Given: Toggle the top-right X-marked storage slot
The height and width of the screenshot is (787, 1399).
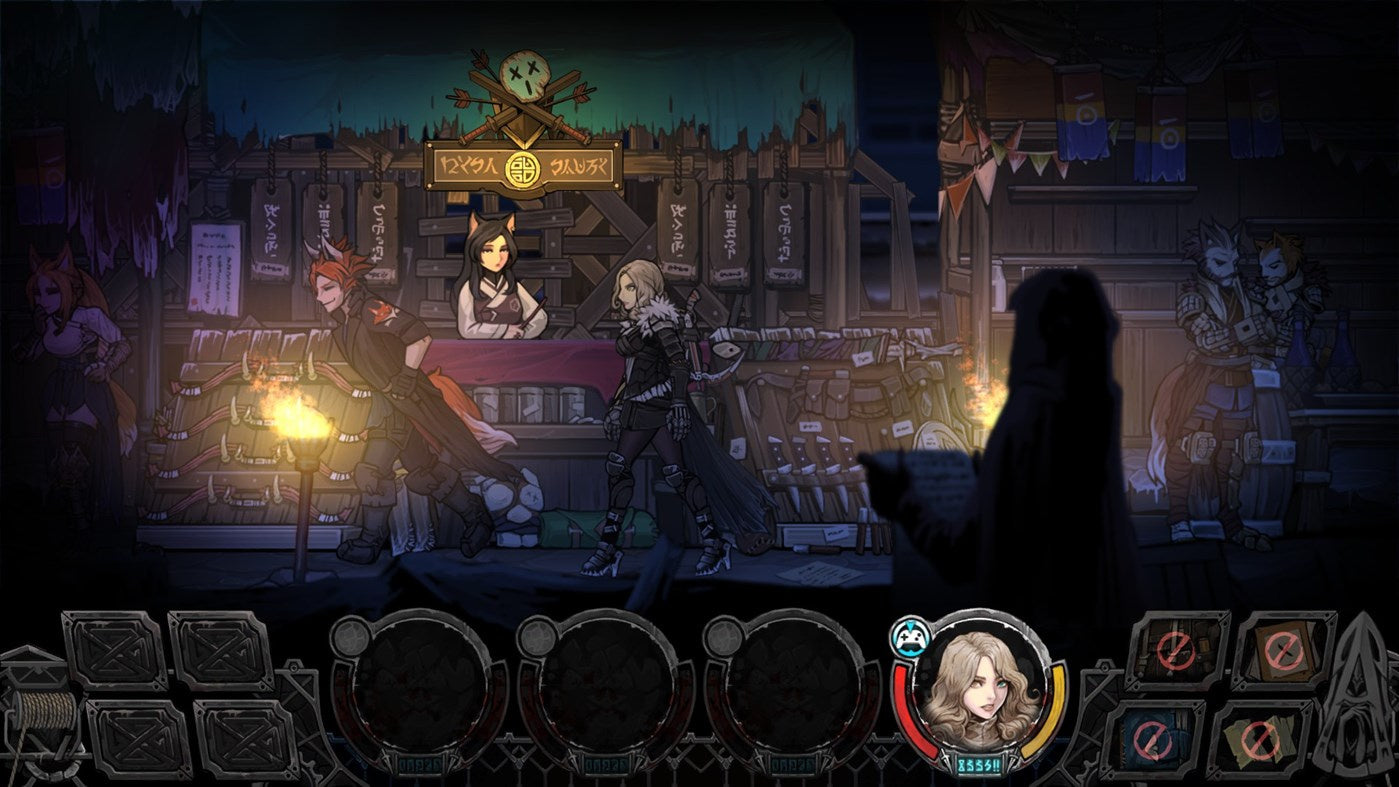Looking at the screenshot, I should coord(221,650).
